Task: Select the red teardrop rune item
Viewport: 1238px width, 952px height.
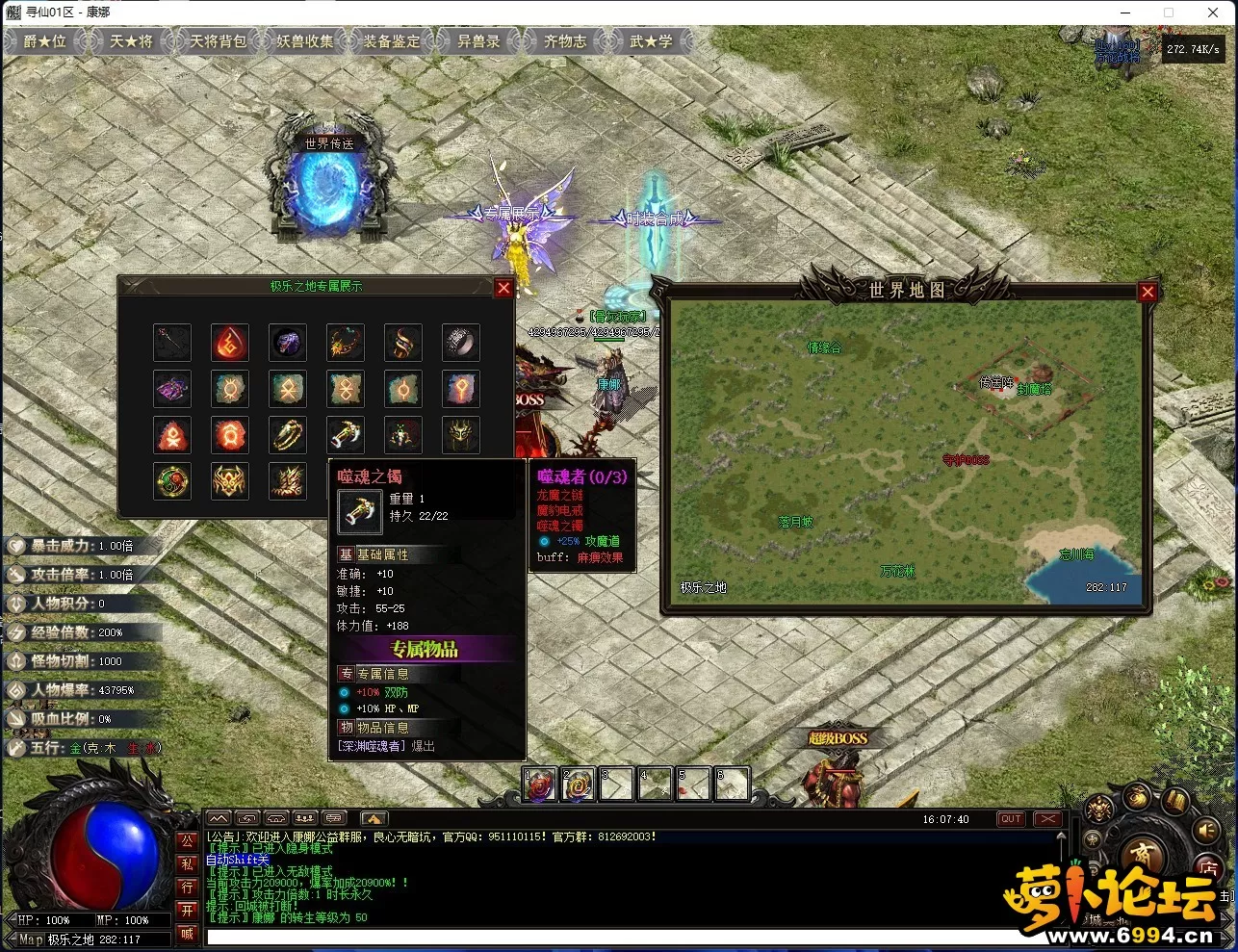Action: pos(230,342)
